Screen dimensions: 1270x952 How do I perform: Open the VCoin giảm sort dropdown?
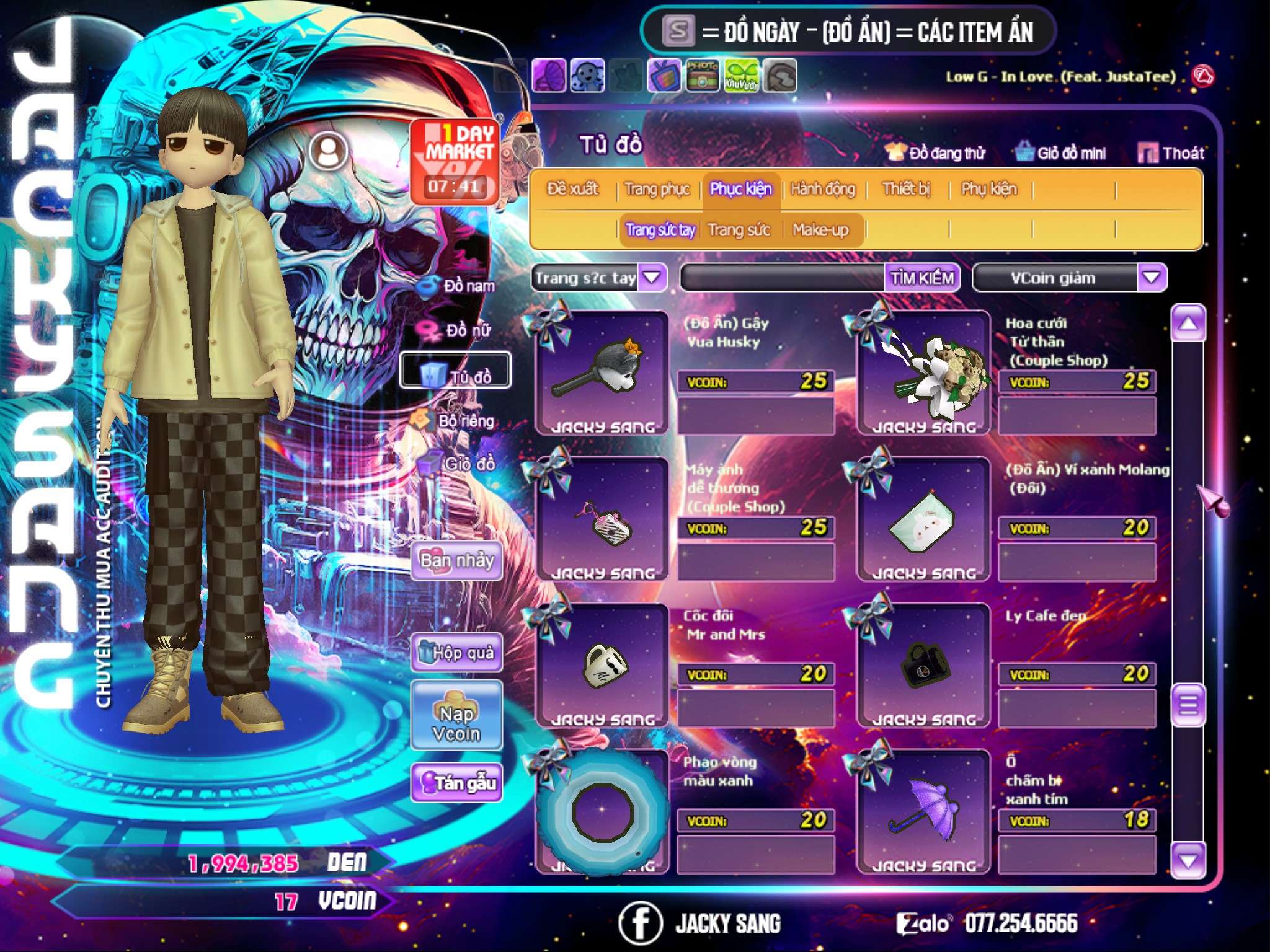point(1151,278)
